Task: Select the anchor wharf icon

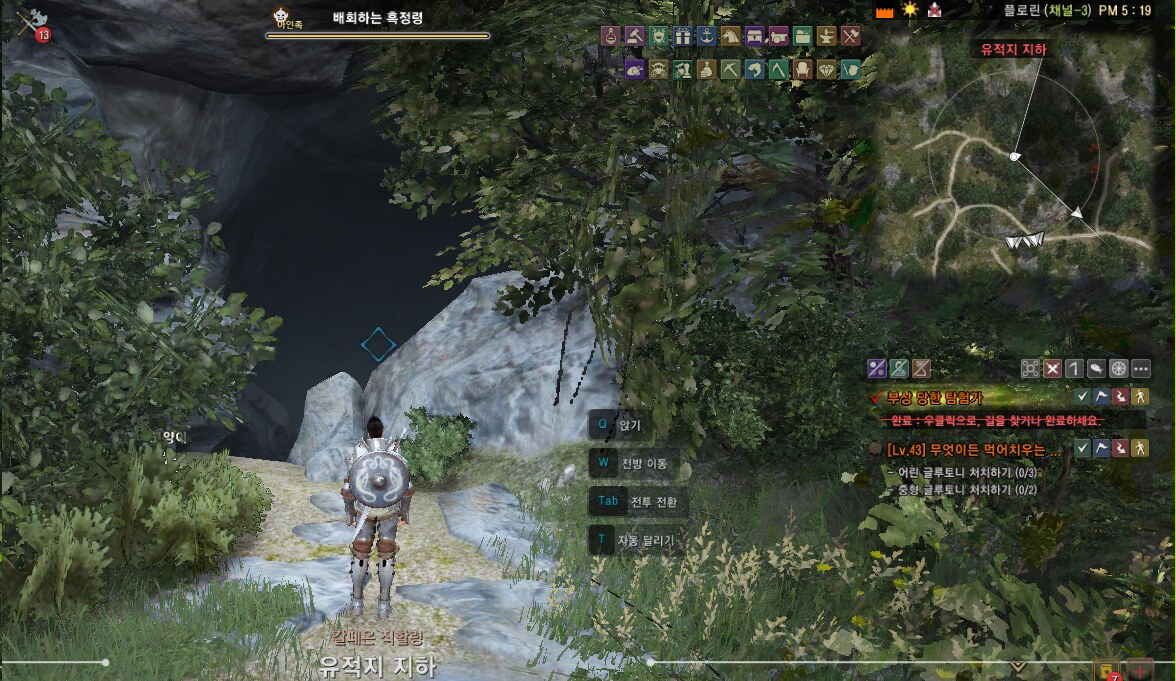Action: pos(706,37)
